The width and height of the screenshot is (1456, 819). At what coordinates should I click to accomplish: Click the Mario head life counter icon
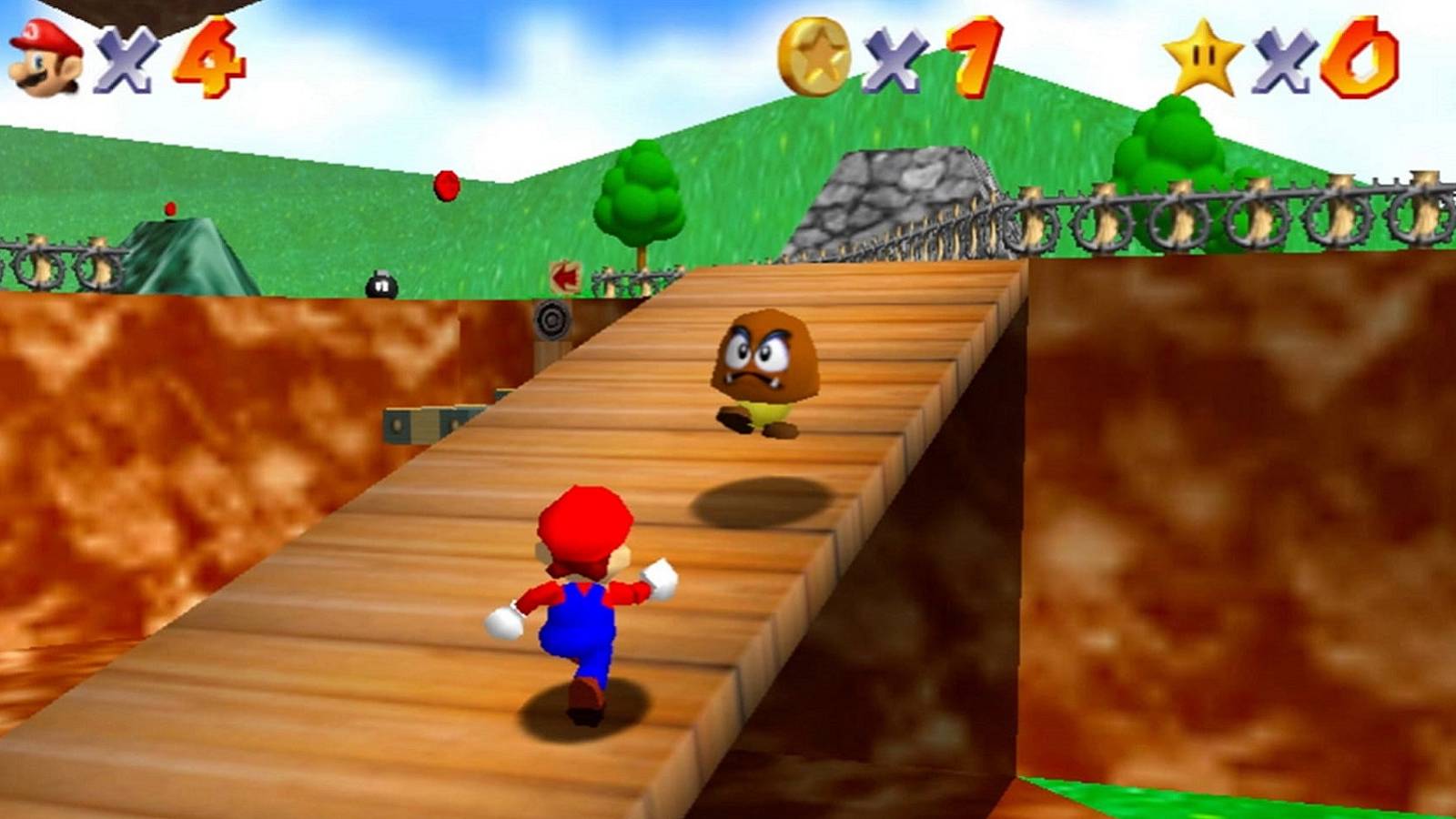(44, 55)
